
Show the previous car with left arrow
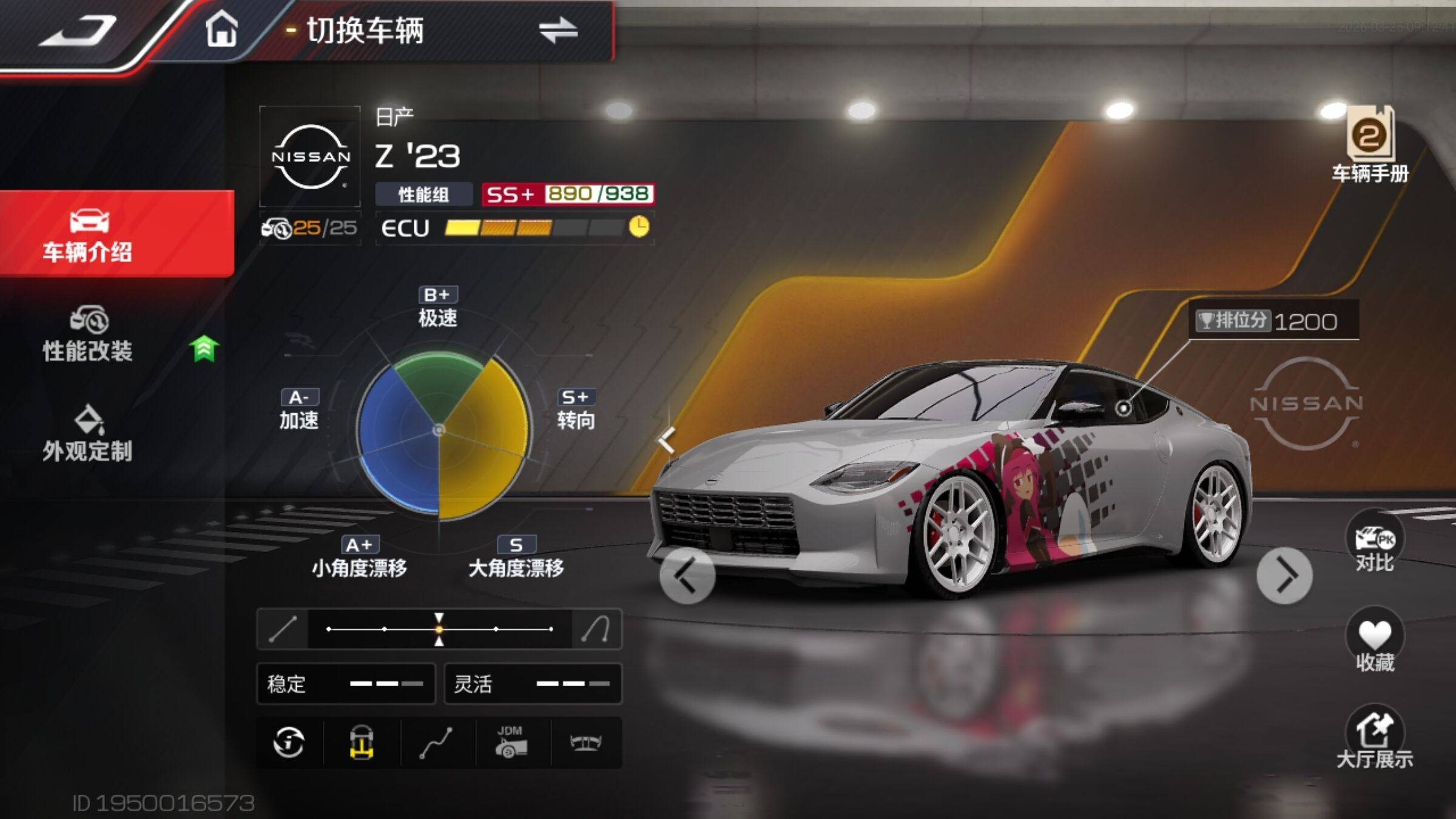click(x=687, y=576)
